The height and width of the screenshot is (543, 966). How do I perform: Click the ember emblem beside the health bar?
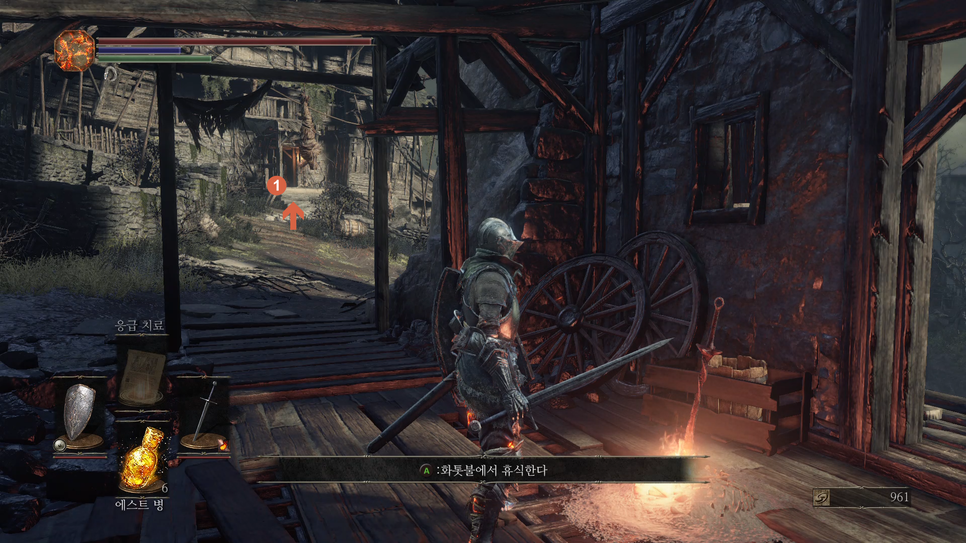[x=74, y=50]
